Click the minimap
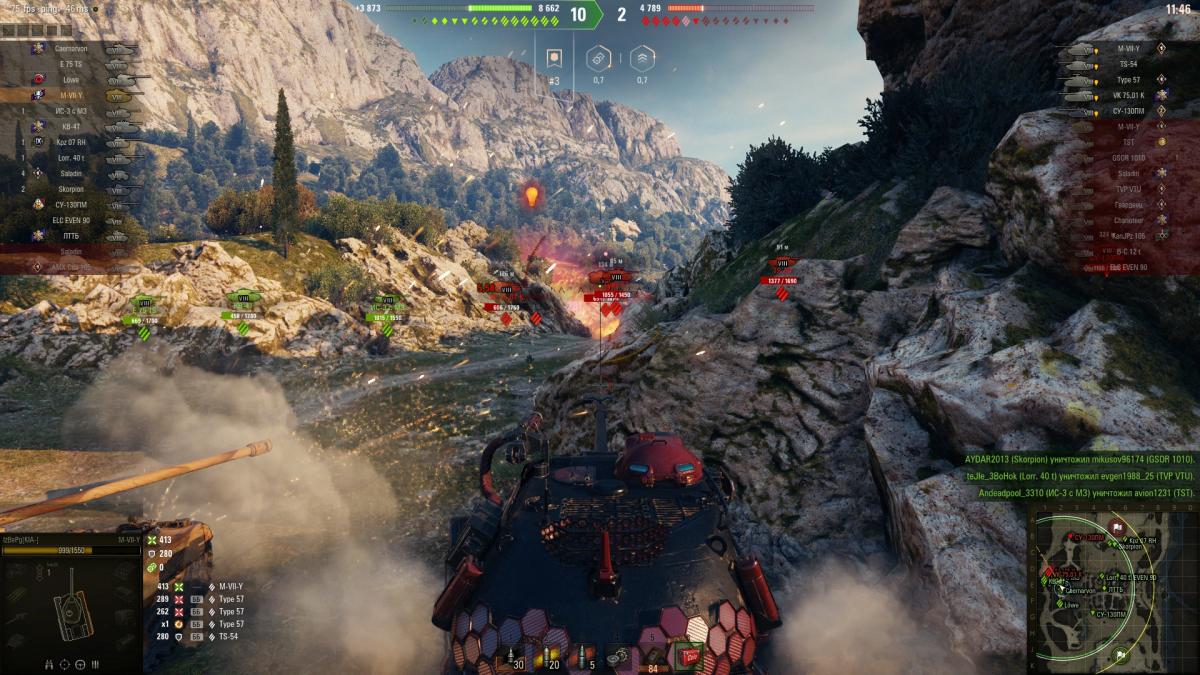Screen dimensions: 1200x675 click(1110, 586)
